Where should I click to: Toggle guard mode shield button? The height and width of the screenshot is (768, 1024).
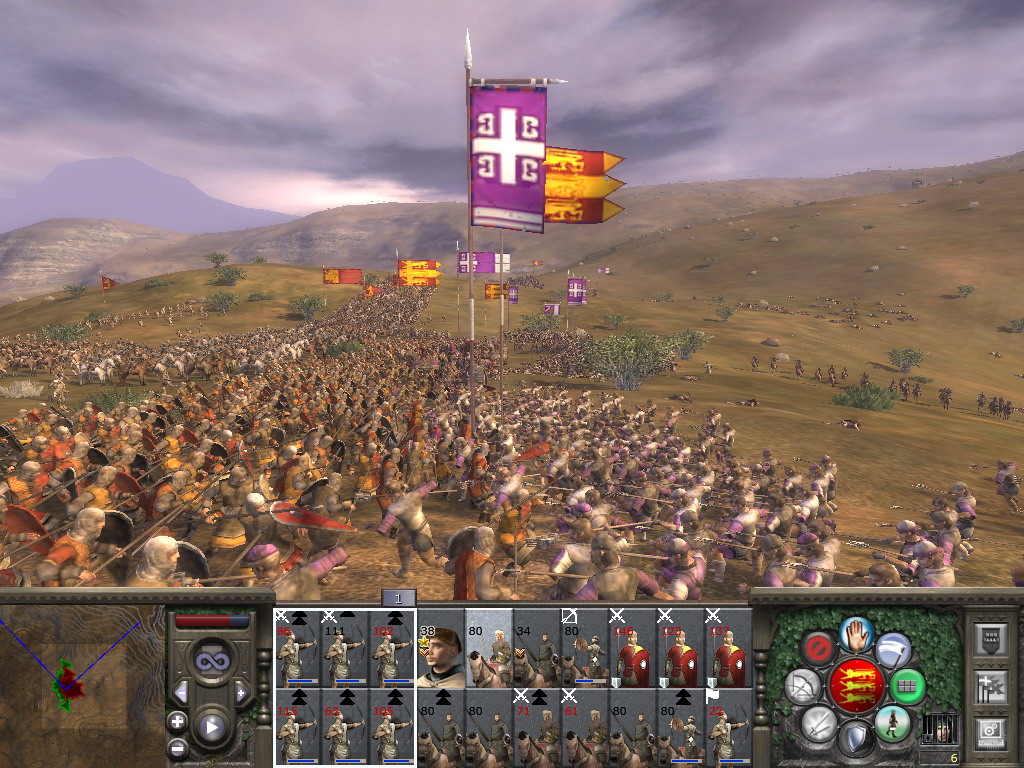tap(856, 739)
